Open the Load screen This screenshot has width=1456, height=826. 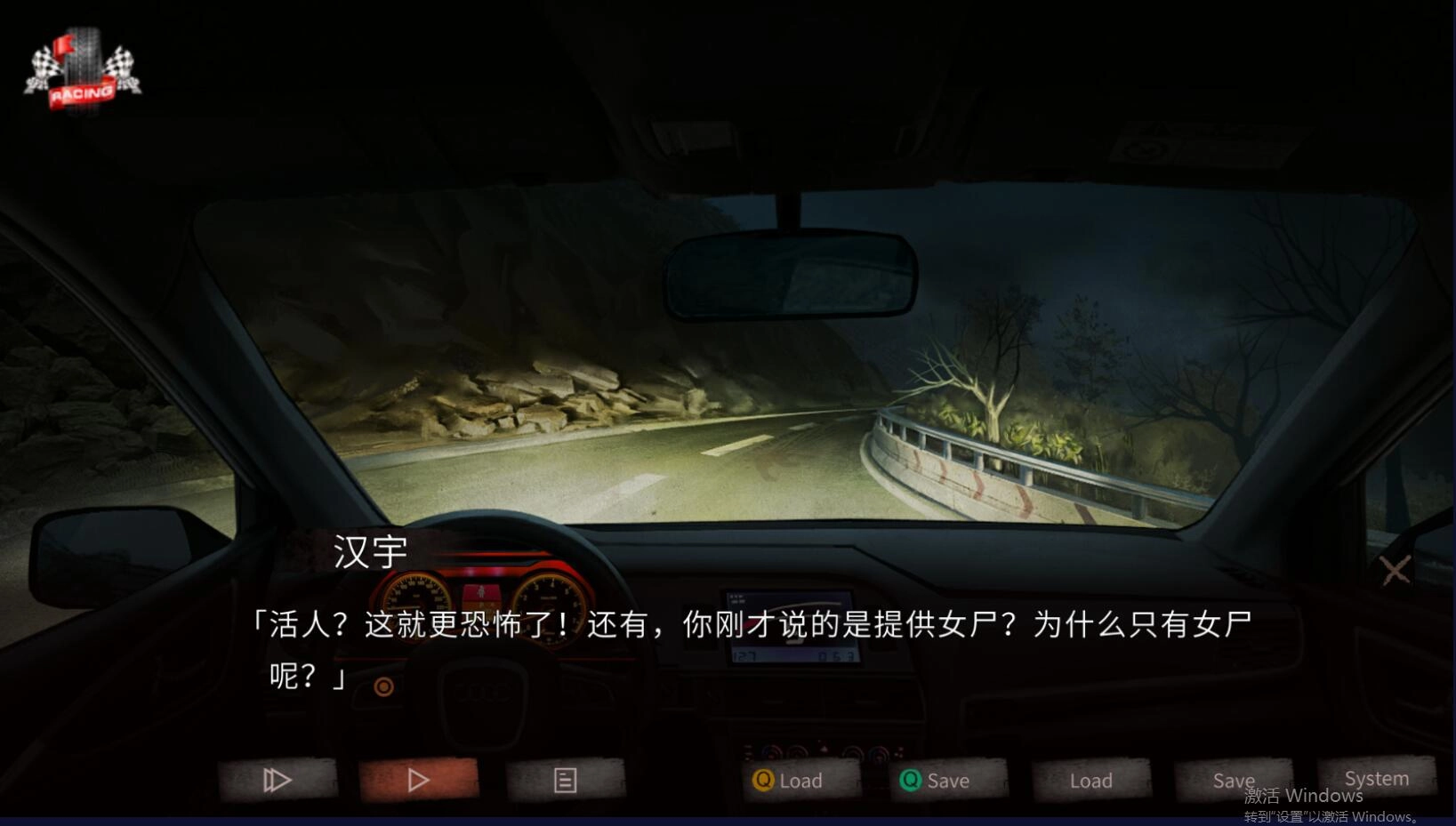tap(1091, 781)
